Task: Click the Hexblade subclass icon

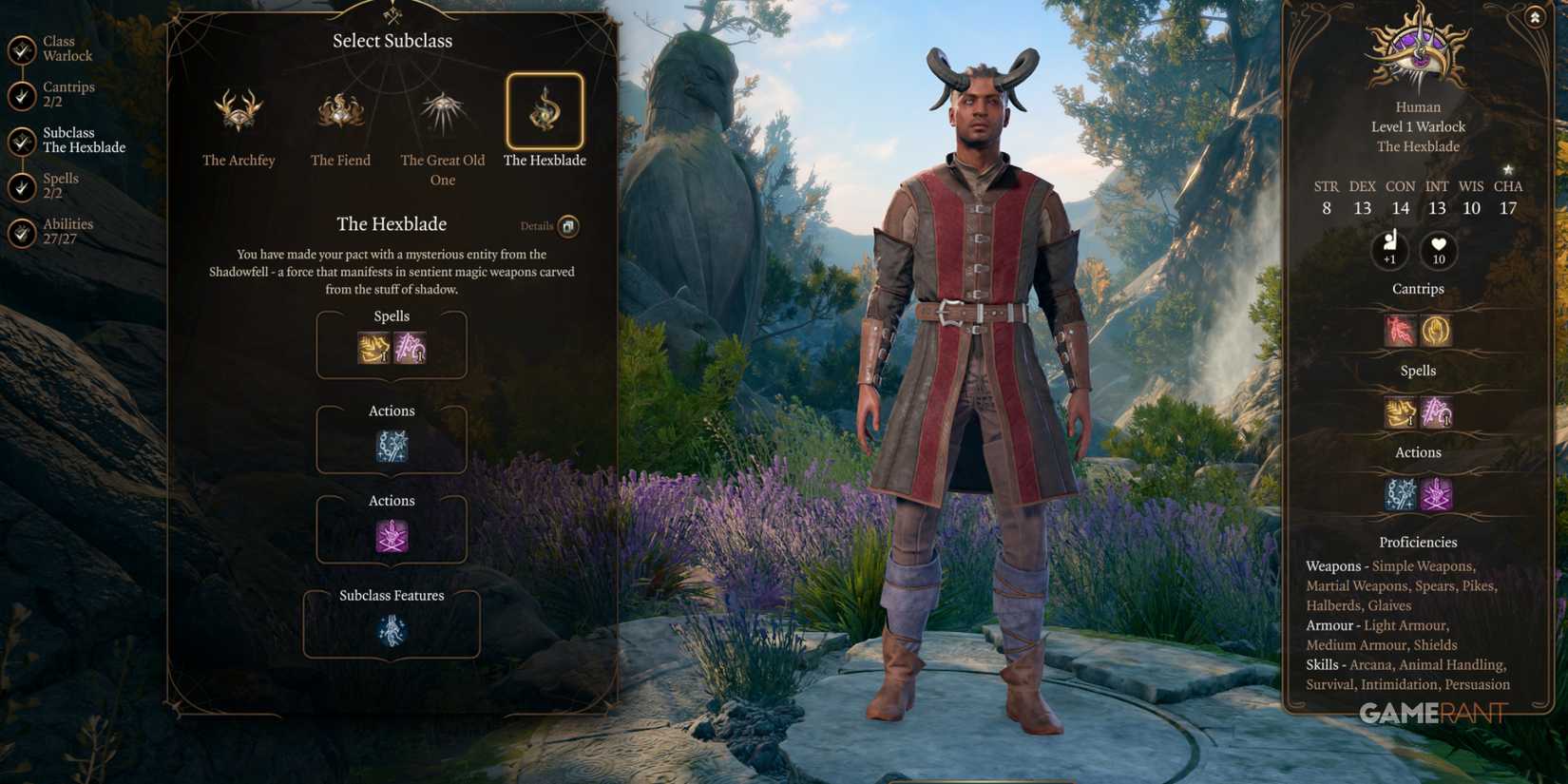Action: (x=545, y=111)
